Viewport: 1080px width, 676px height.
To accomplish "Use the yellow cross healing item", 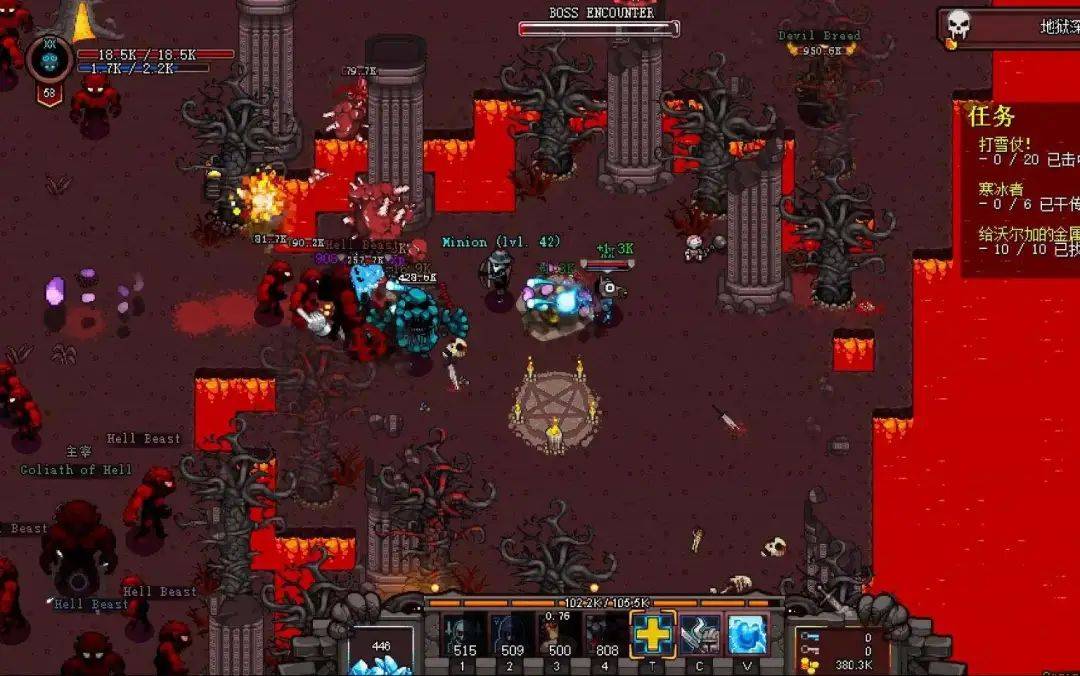I will [x=653, y=634].
